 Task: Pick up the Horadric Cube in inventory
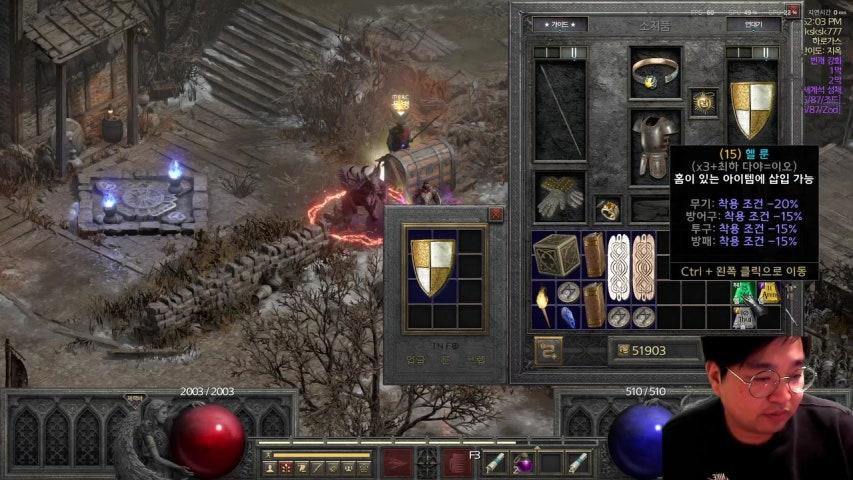click(556, 255)
